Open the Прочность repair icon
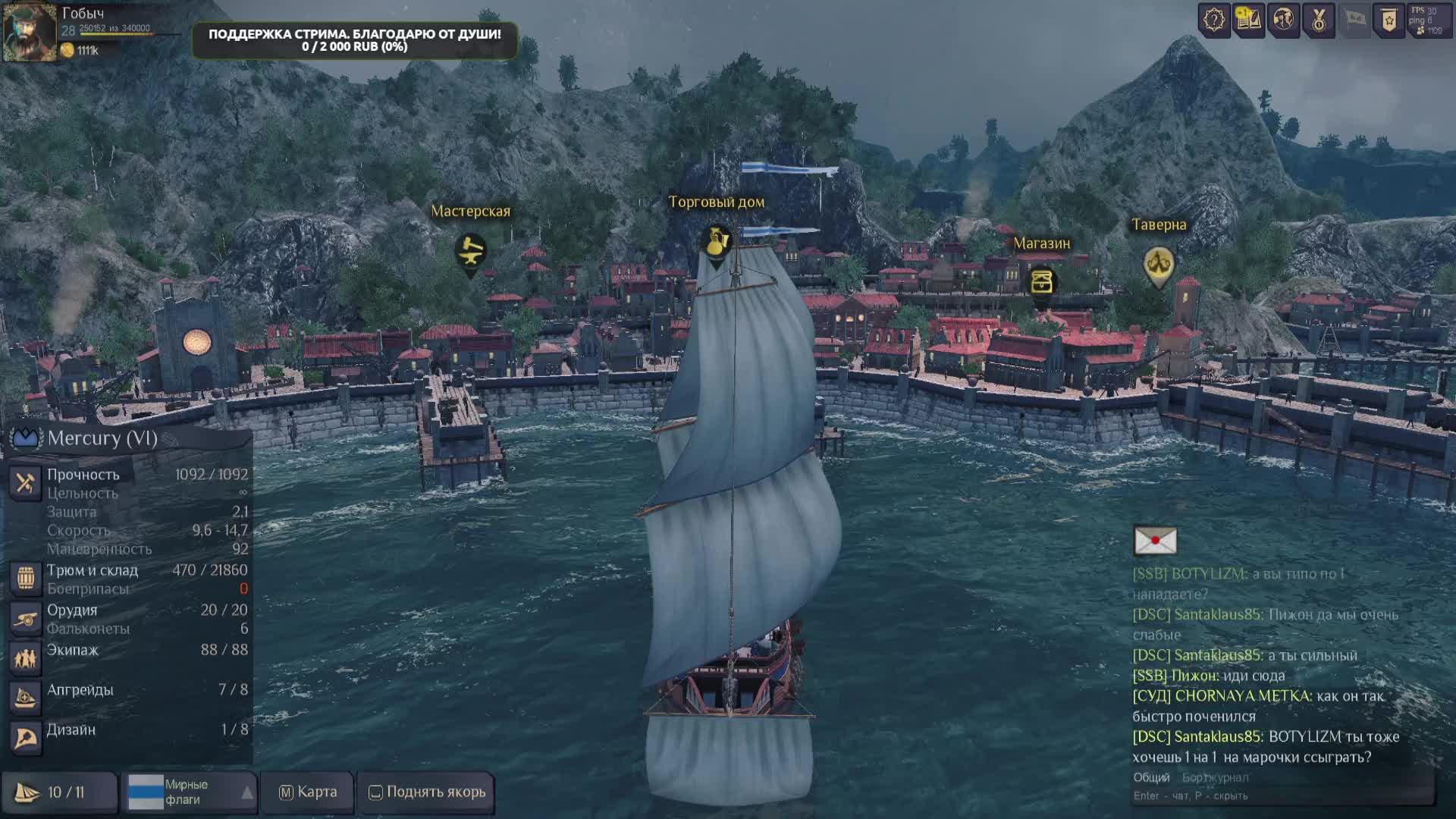Image resolution: width=1456 pixels, height=819 pixels. coord(25,482)
